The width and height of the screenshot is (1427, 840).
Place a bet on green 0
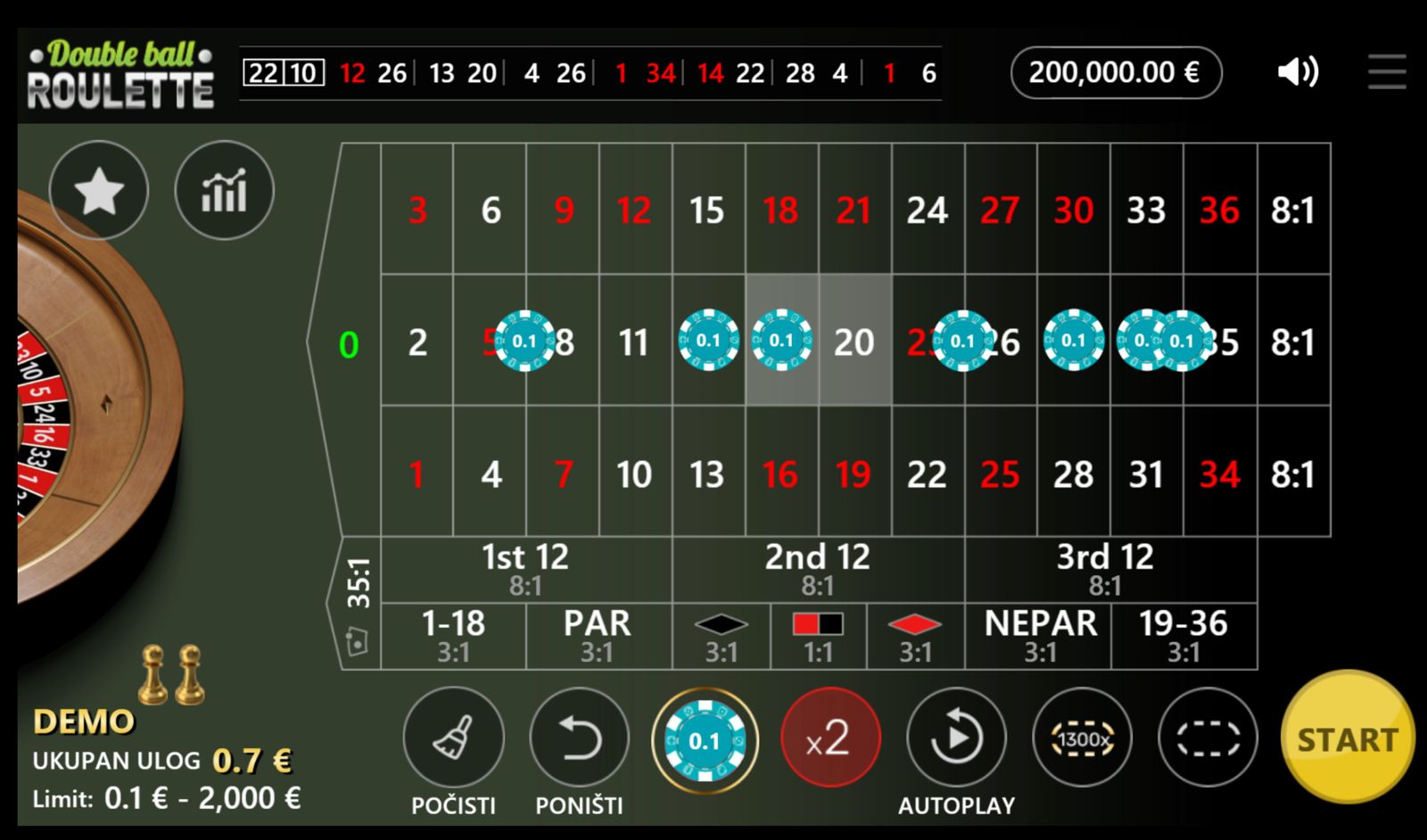pos(349,344)
